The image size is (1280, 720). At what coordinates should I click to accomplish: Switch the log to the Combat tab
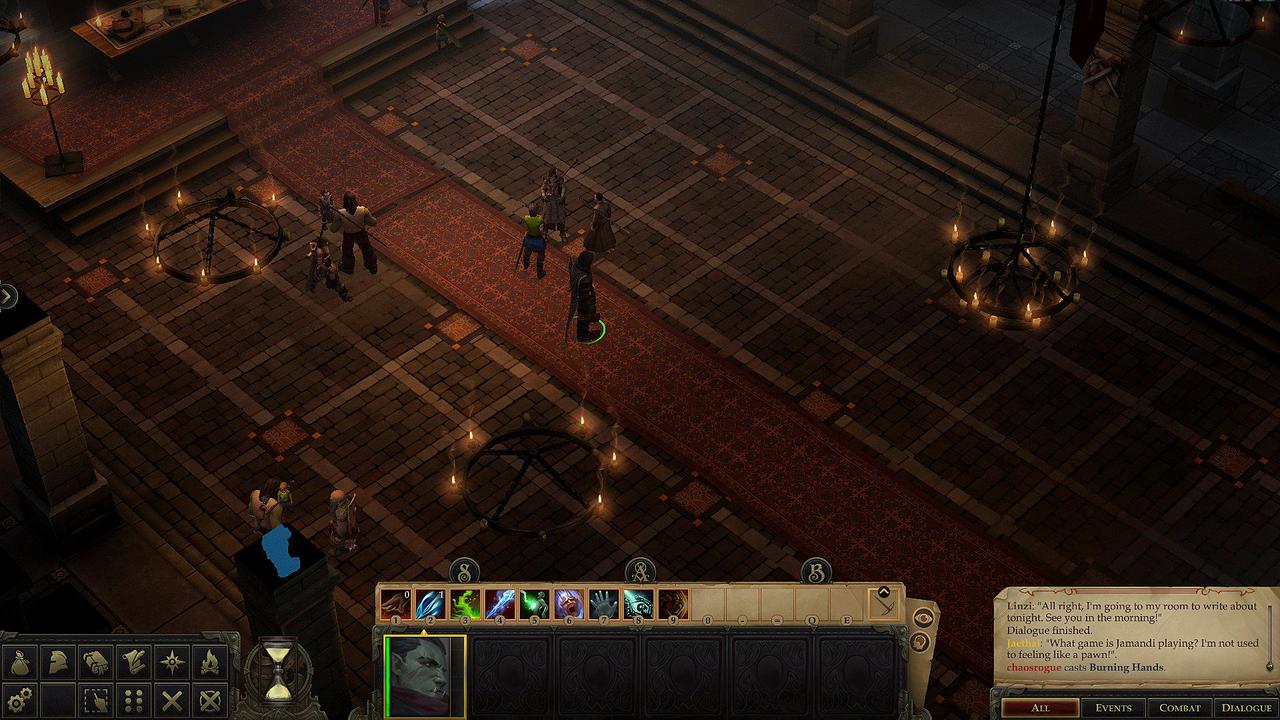coord(1180,708)
